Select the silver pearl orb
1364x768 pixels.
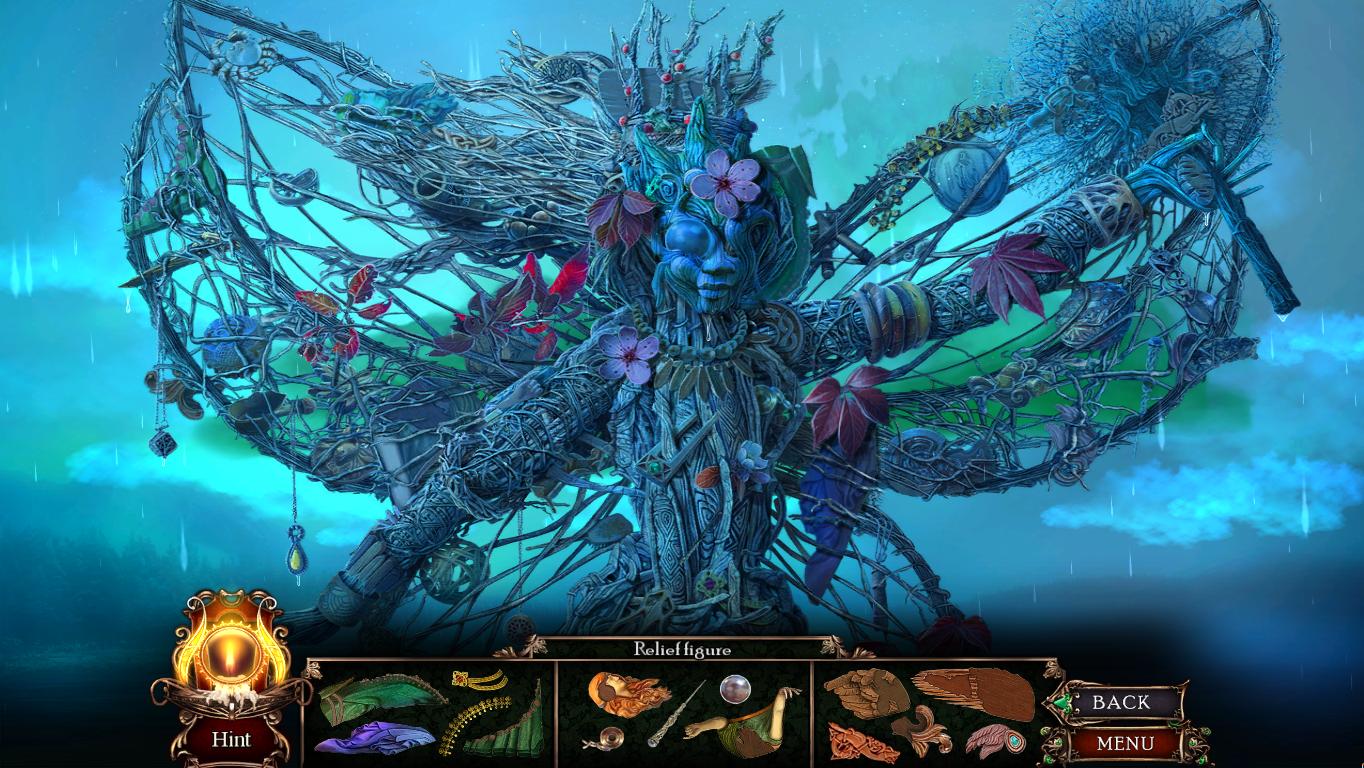point(735,688)
